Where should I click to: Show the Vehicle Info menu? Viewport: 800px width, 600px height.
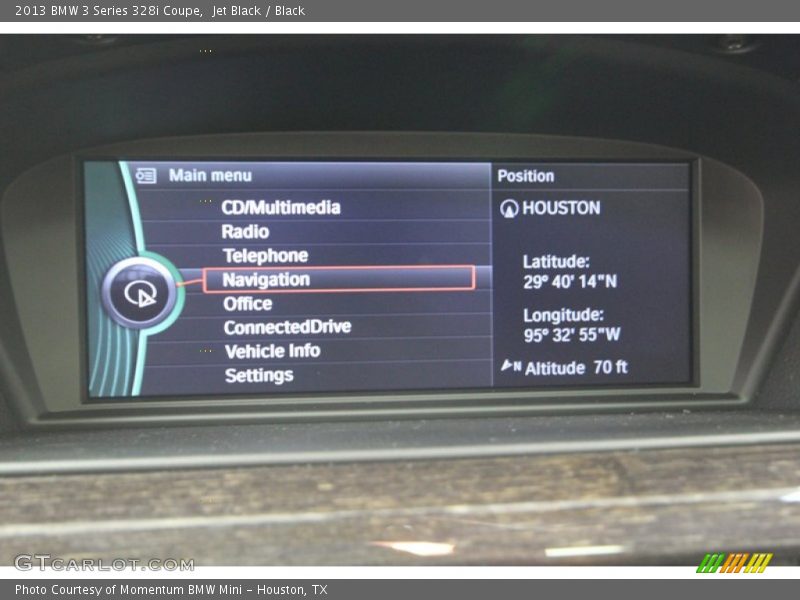pyautogui.click(x=272, y=351)
